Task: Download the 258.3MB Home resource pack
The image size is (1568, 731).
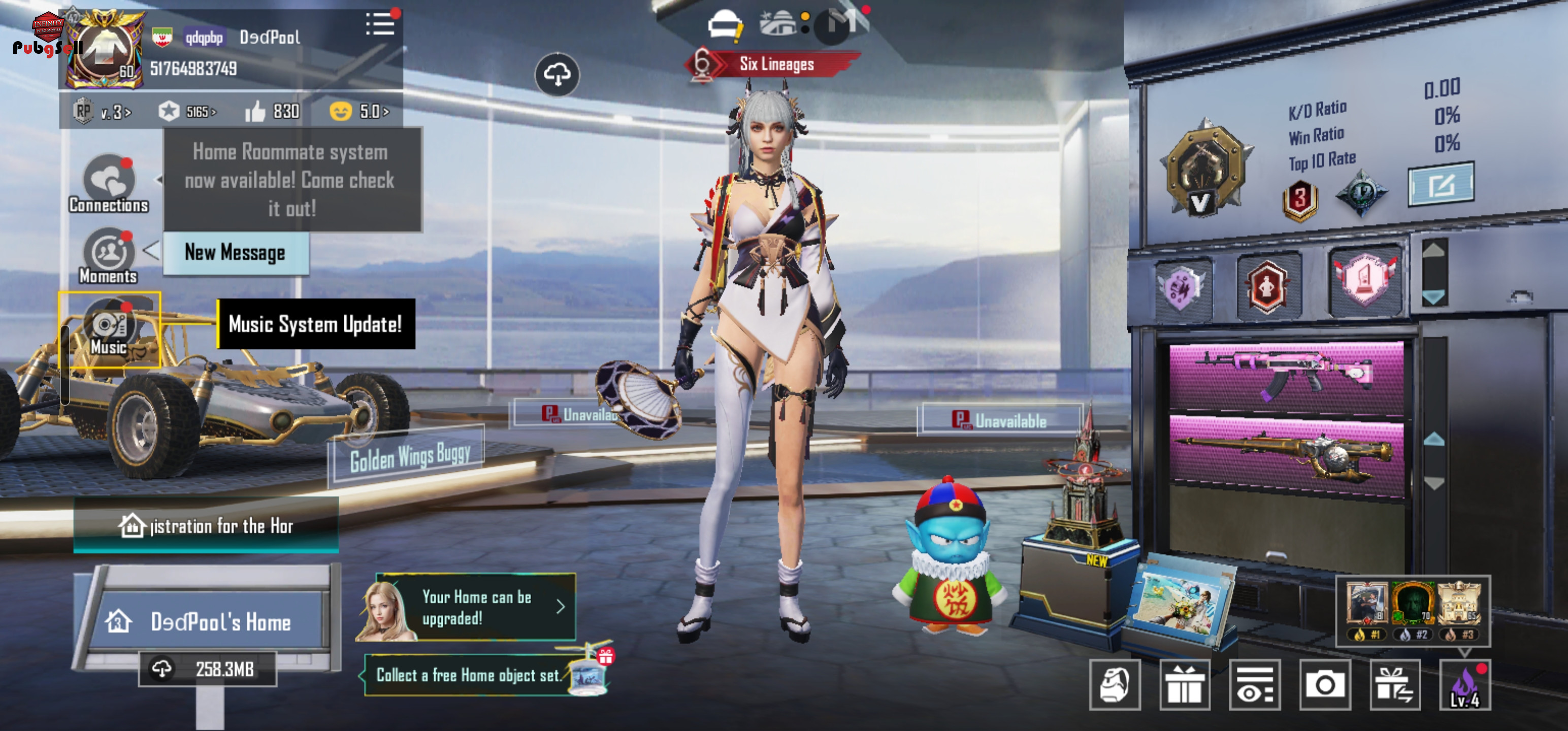Action: 207,669
